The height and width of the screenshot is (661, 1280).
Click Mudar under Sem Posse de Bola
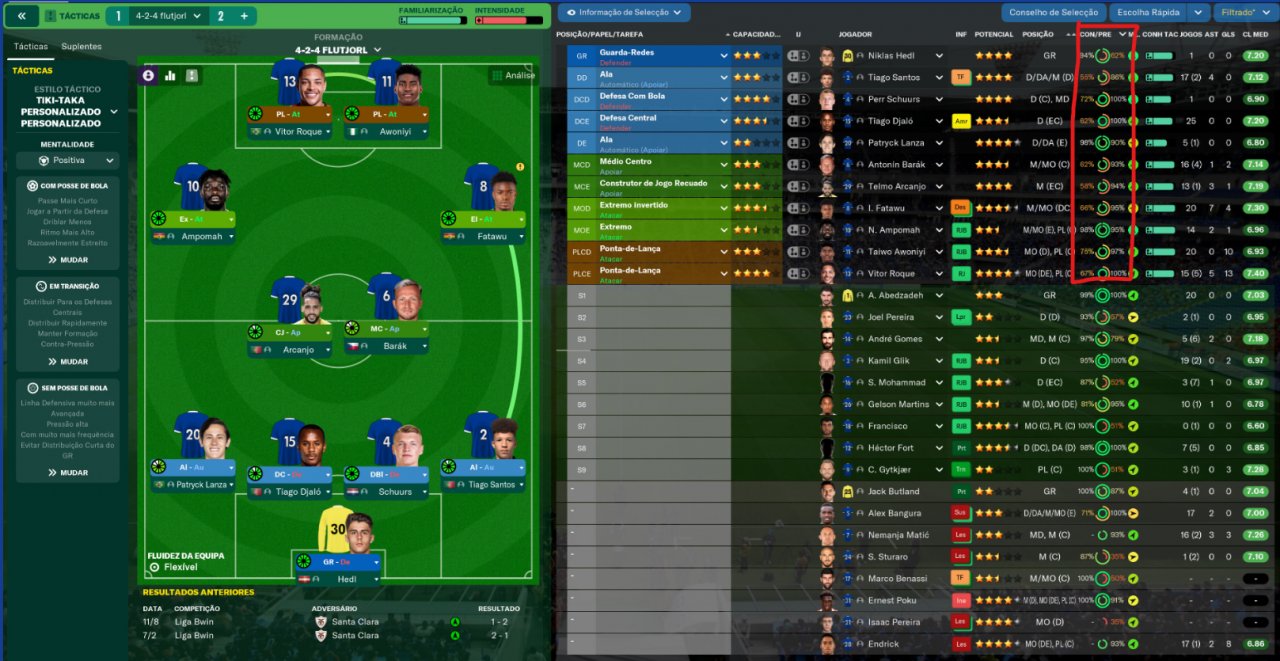click(68, 473)
